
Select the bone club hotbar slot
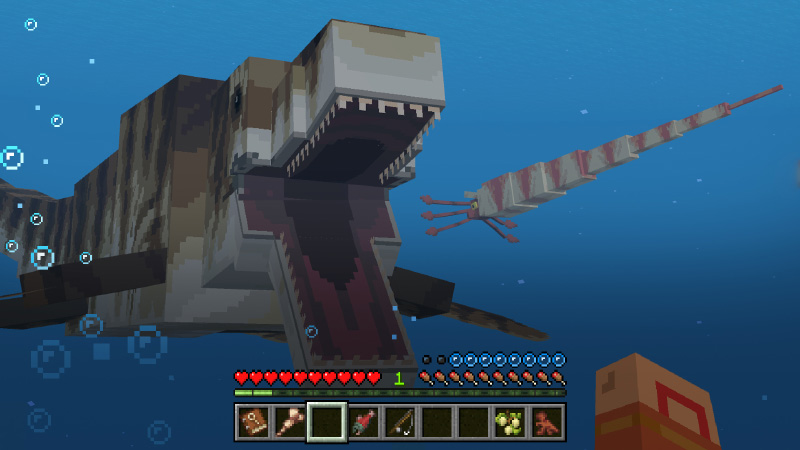[290, 422]
